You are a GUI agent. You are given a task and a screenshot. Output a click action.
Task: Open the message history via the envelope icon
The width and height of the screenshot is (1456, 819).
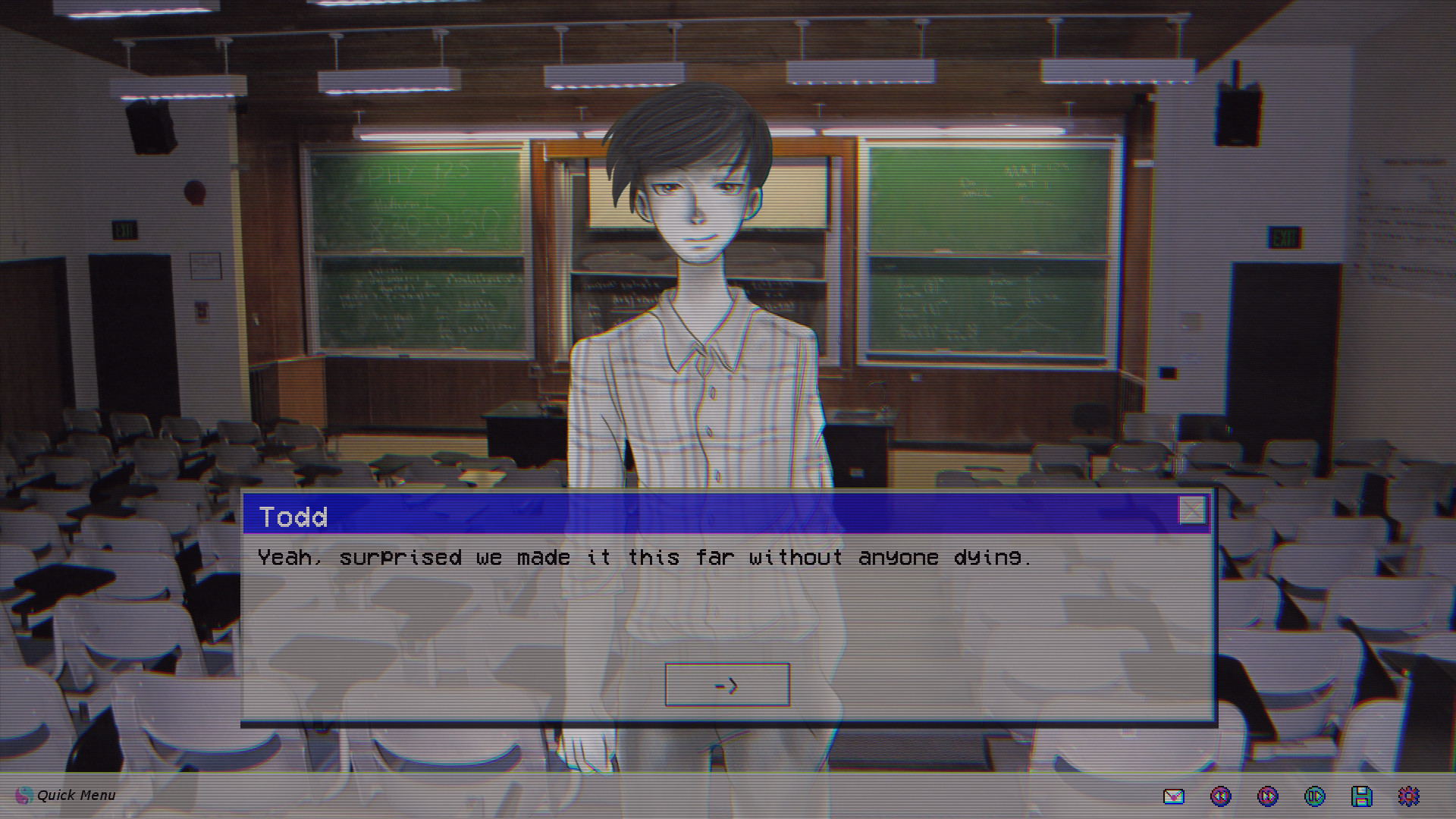tap(1174, 796)
